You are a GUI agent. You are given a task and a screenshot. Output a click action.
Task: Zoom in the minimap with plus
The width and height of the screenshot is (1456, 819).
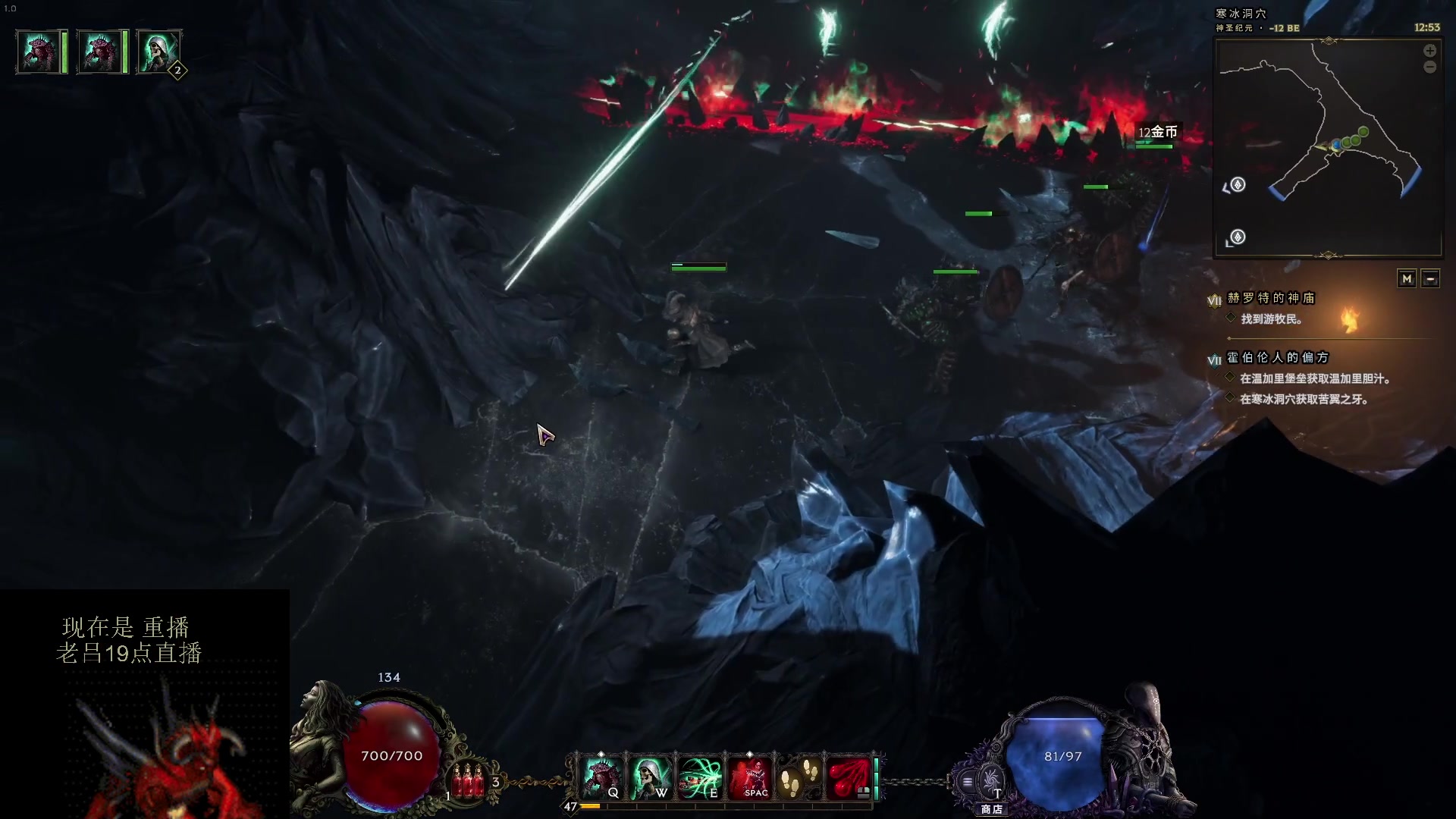1429,51
